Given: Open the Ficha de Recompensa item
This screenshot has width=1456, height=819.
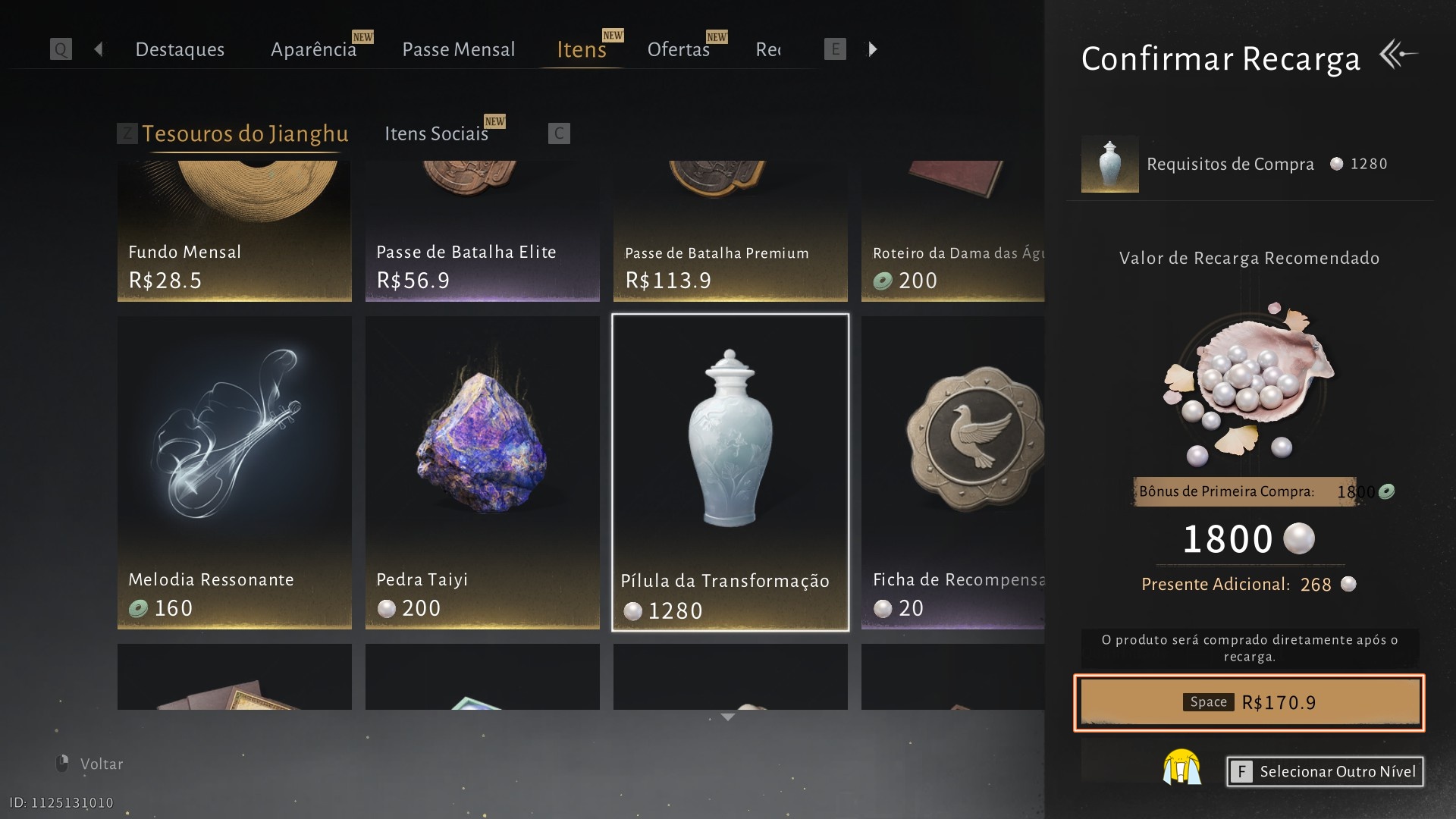Looking at the screenshot, I should (953, 472).
